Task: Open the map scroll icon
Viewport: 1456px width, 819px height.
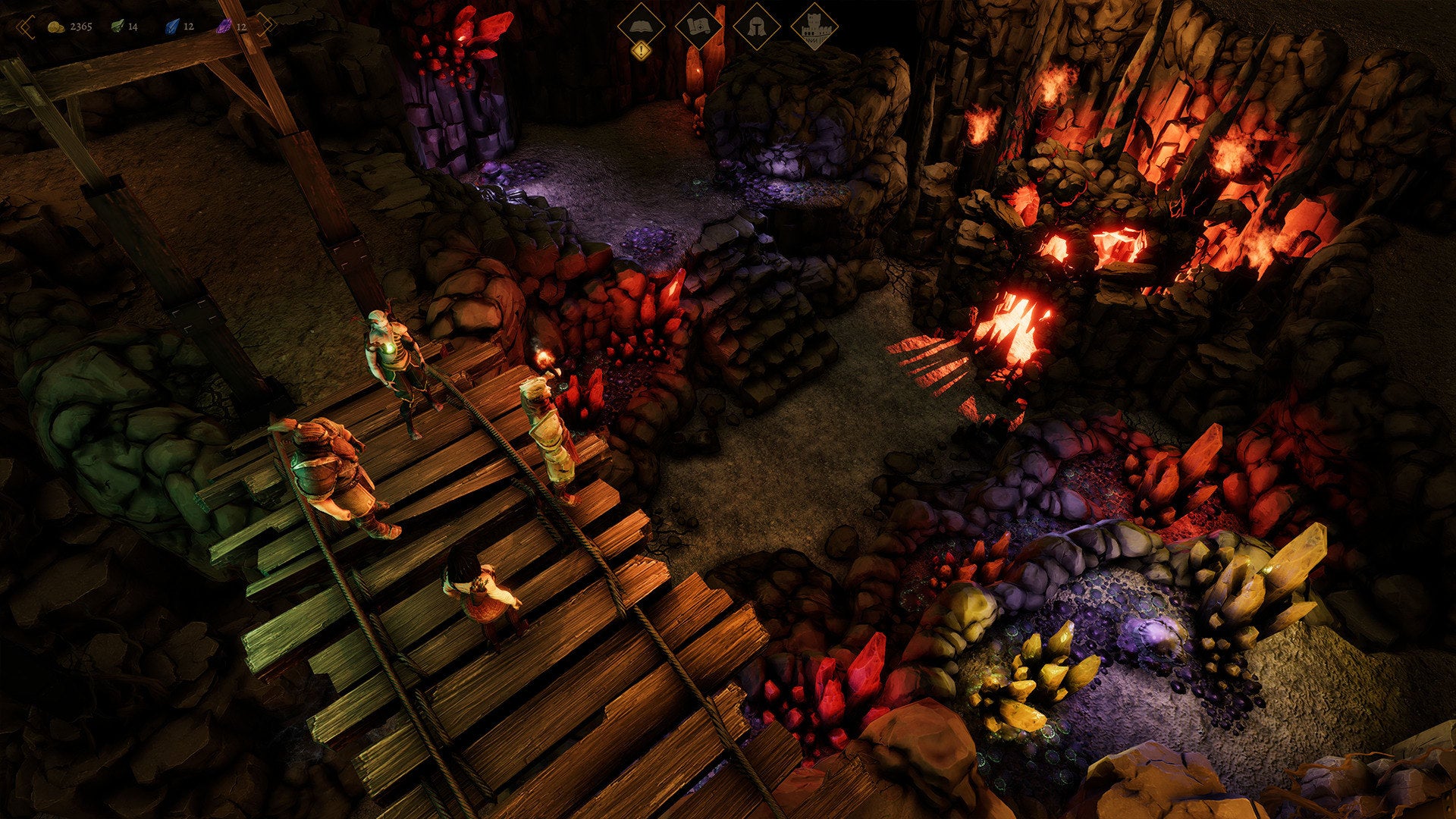Action: click(698, 28)
